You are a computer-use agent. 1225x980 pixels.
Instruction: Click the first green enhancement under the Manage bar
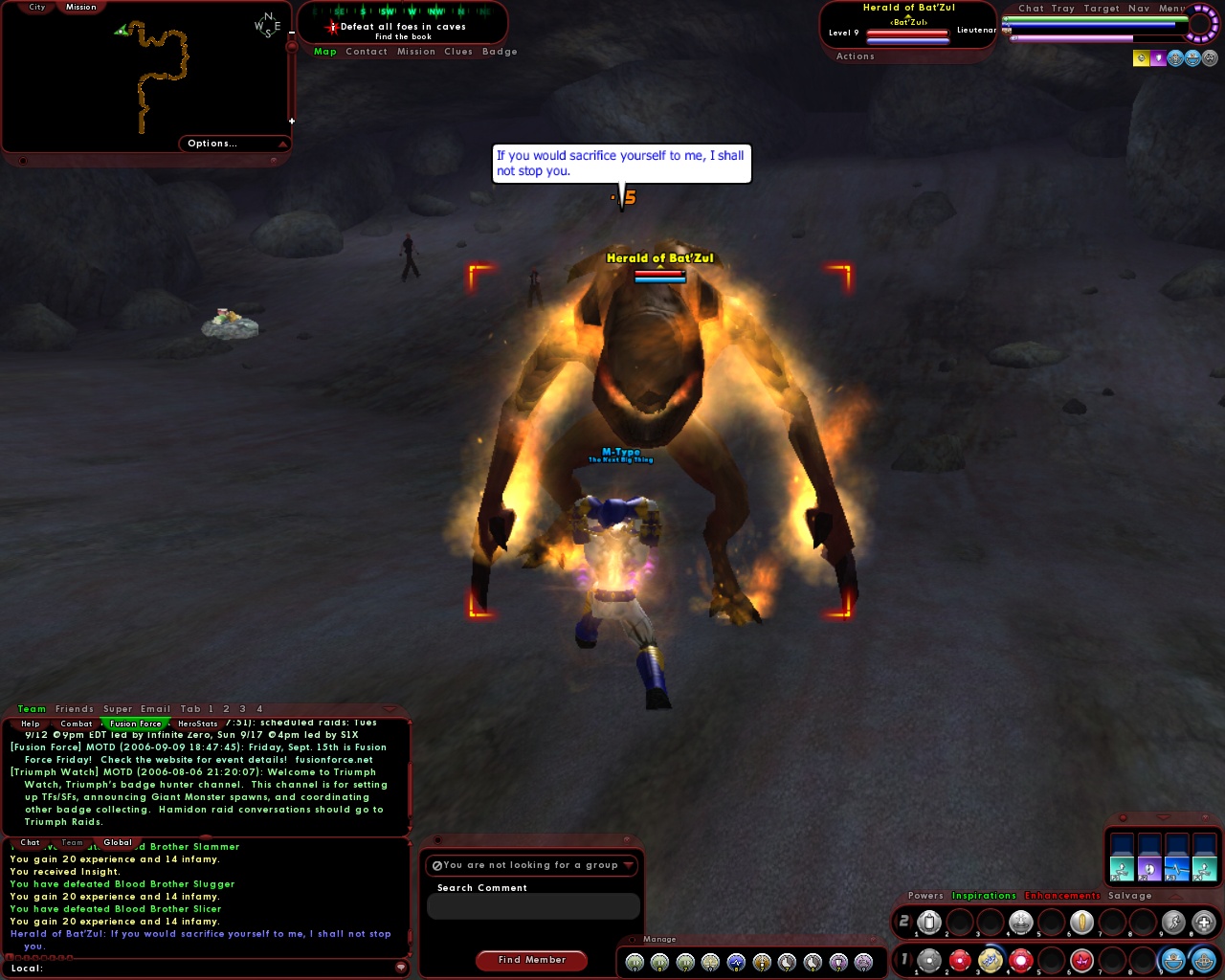pyautogui.click(x=635, y=962)
